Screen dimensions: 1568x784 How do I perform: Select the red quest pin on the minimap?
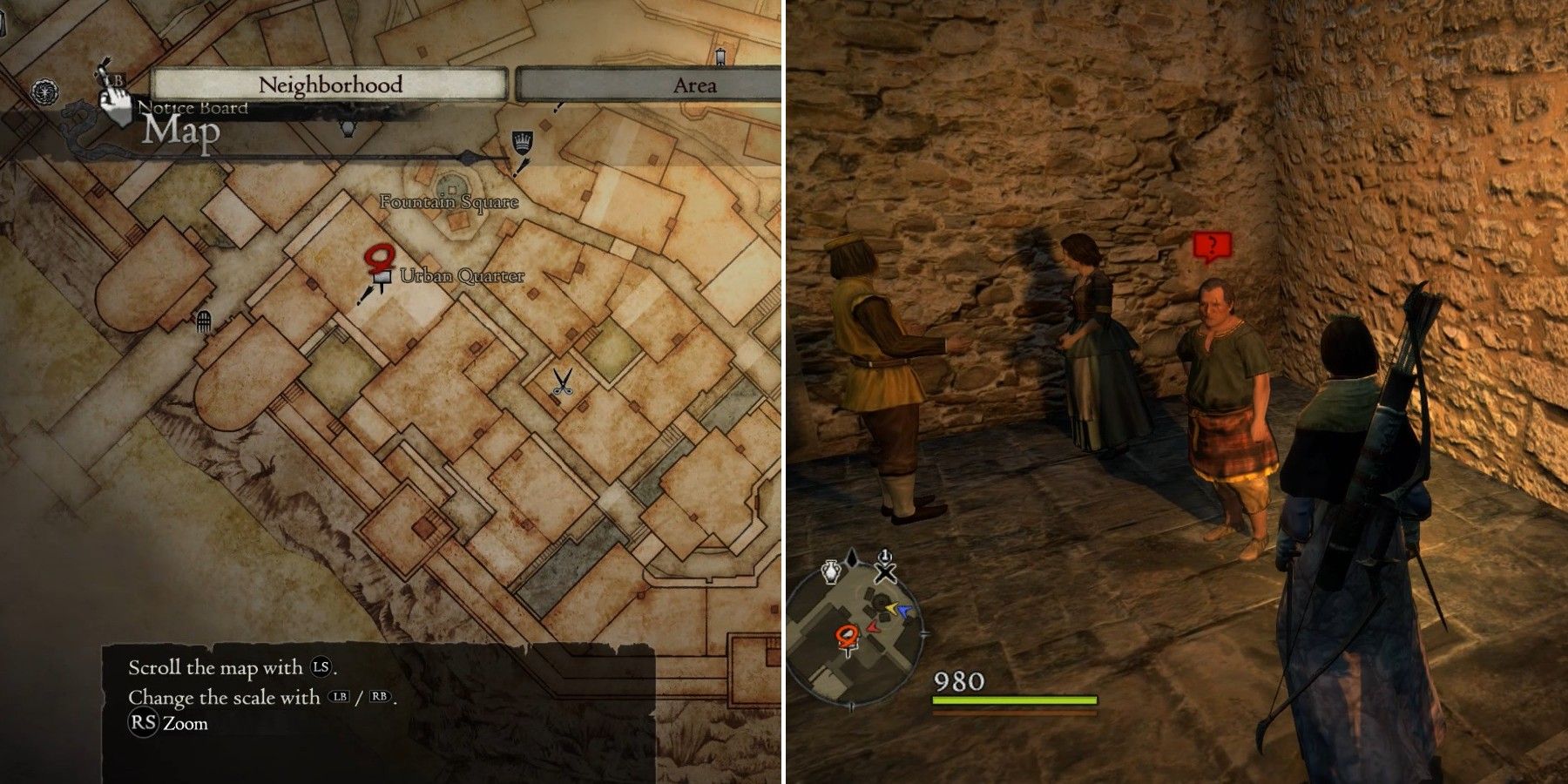[846, 635]
